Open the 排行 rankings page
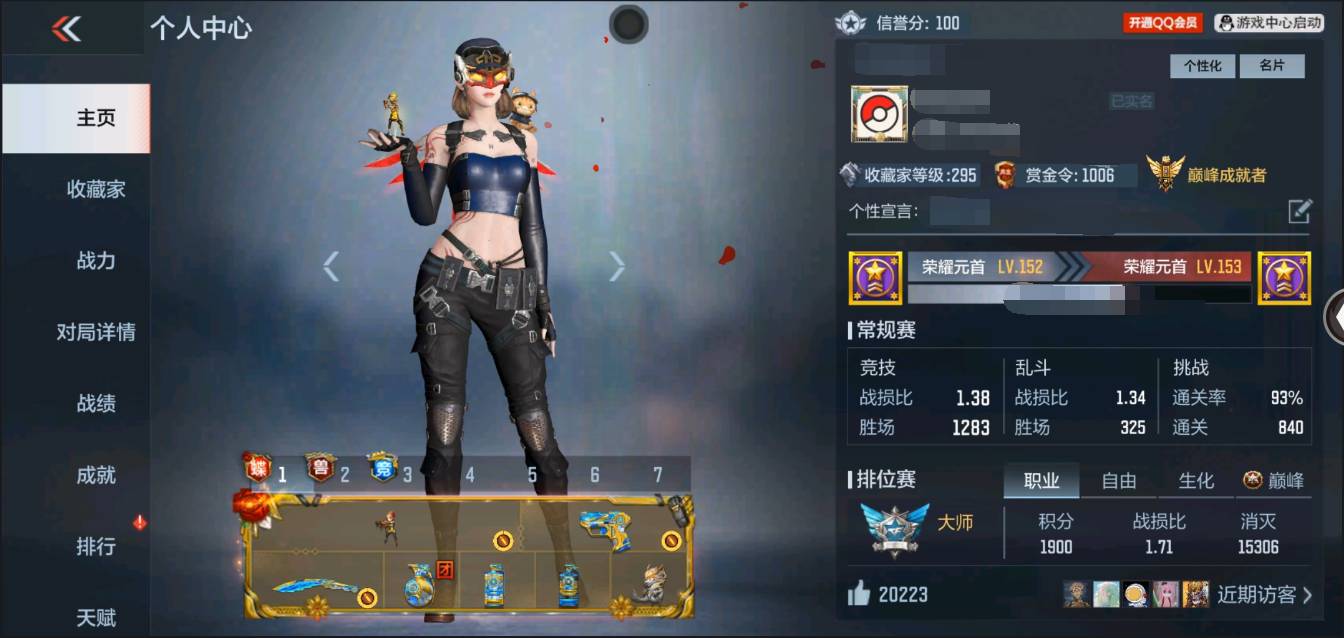The image size is (1344, 638). (96, 547)
